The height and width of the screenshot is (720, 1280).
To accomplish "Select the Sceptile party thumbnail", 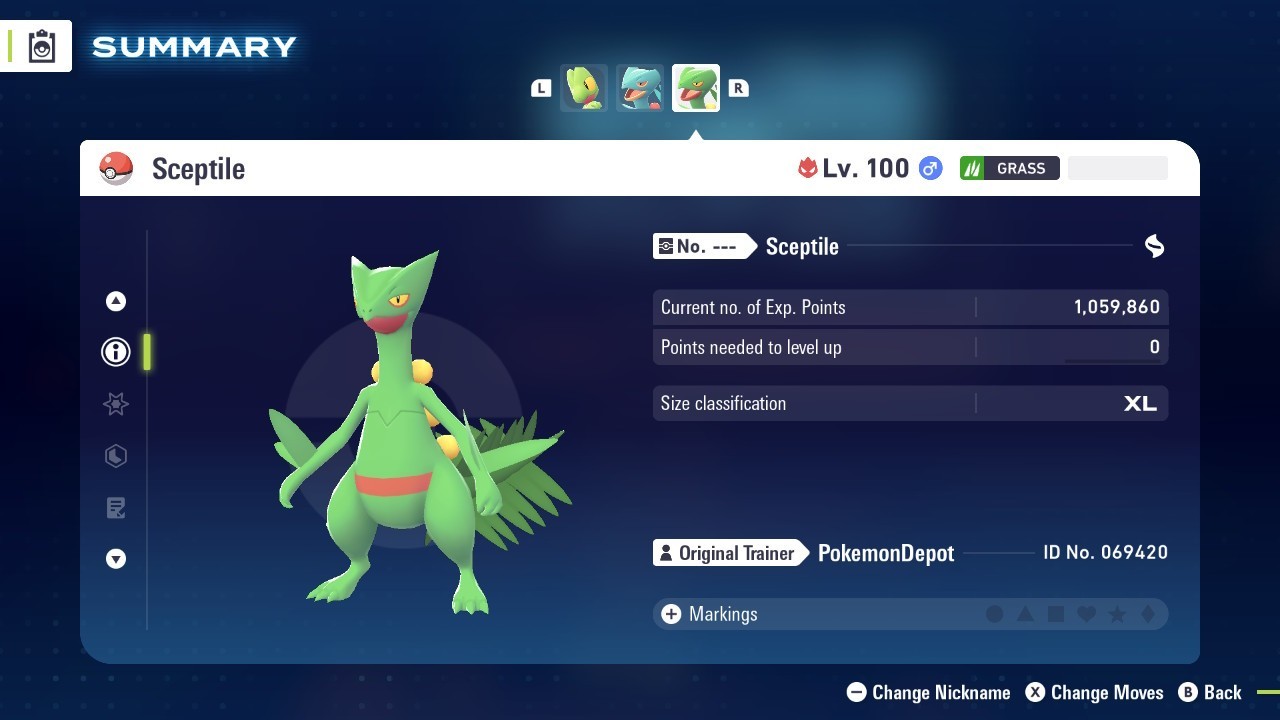I will tap(696, 88).
